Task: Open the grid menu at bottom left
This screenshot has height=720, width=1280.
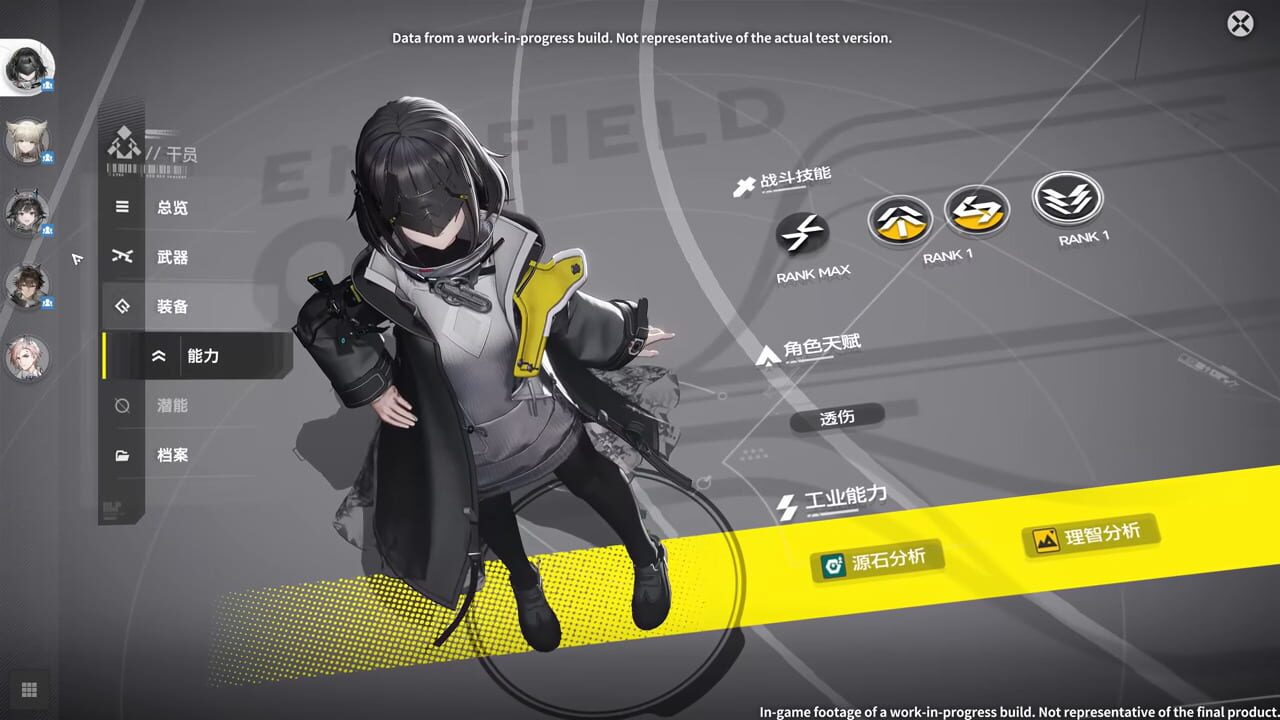Action: [x=30, y=689]
